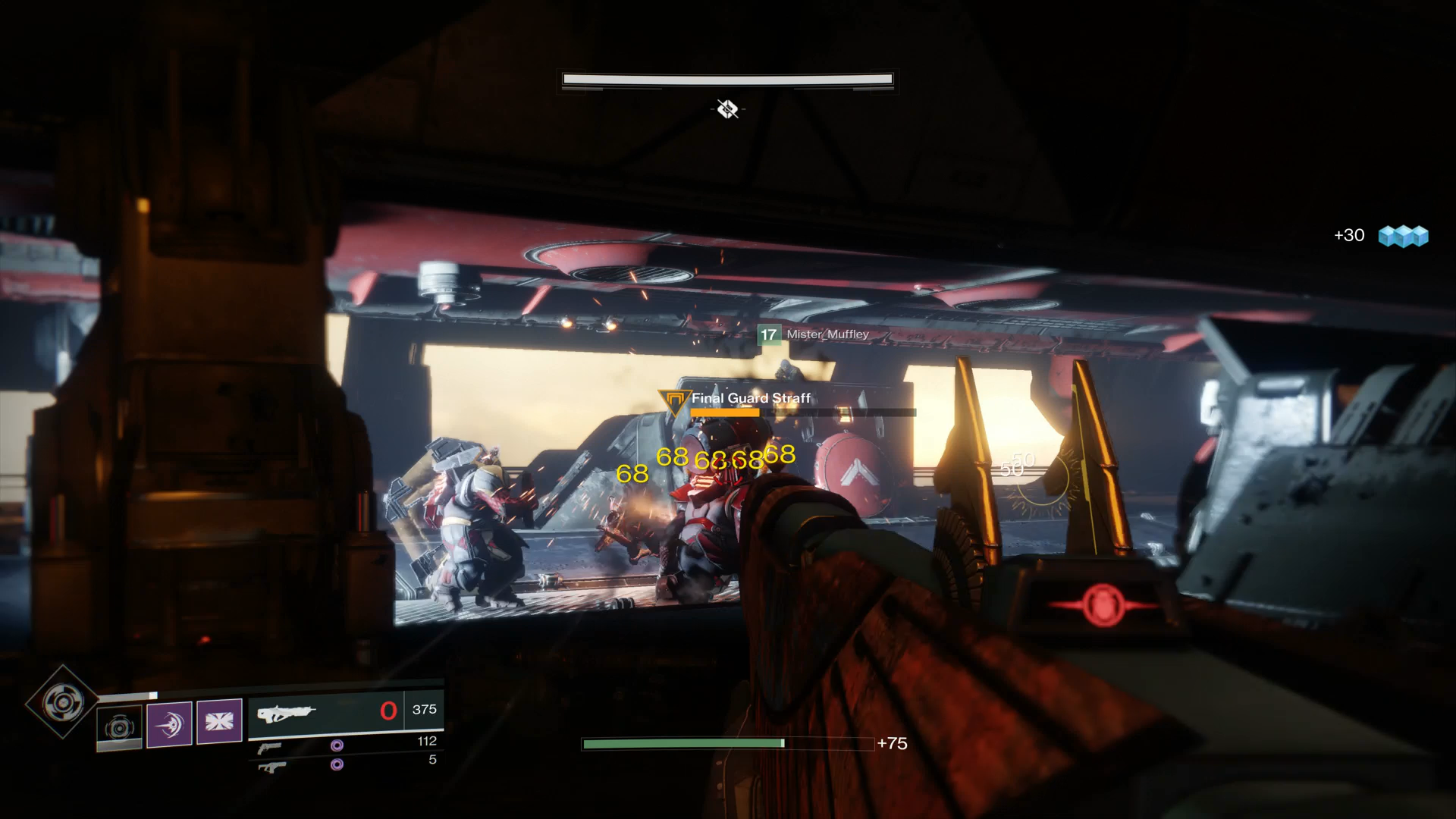Activate the purple melee ability icon
The height and width of the screenshot is (819, 1456).
[x=169, y=723]
